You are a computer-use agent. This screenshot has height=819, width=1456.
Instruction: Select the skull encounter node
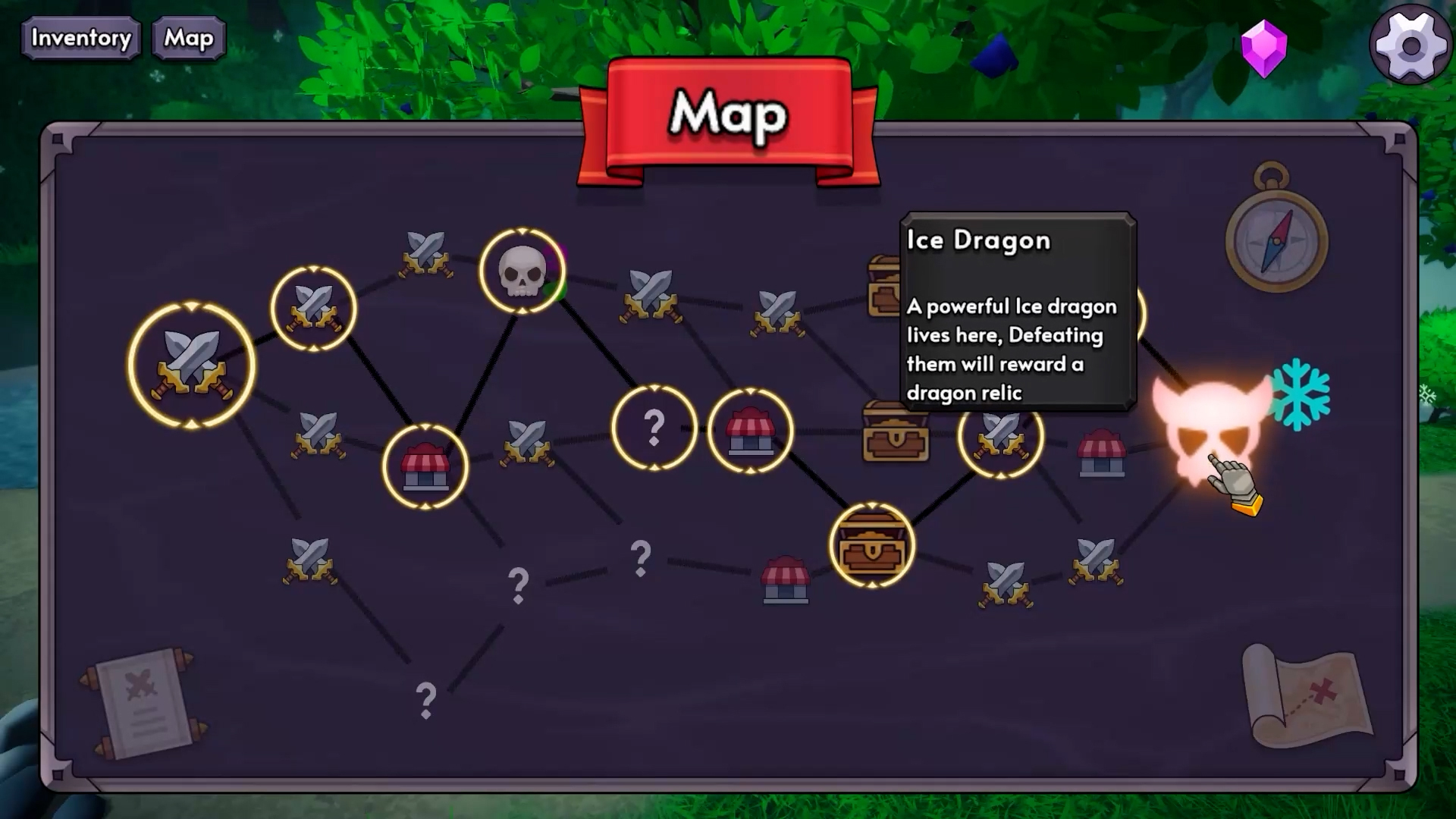[x=522, y=271]
